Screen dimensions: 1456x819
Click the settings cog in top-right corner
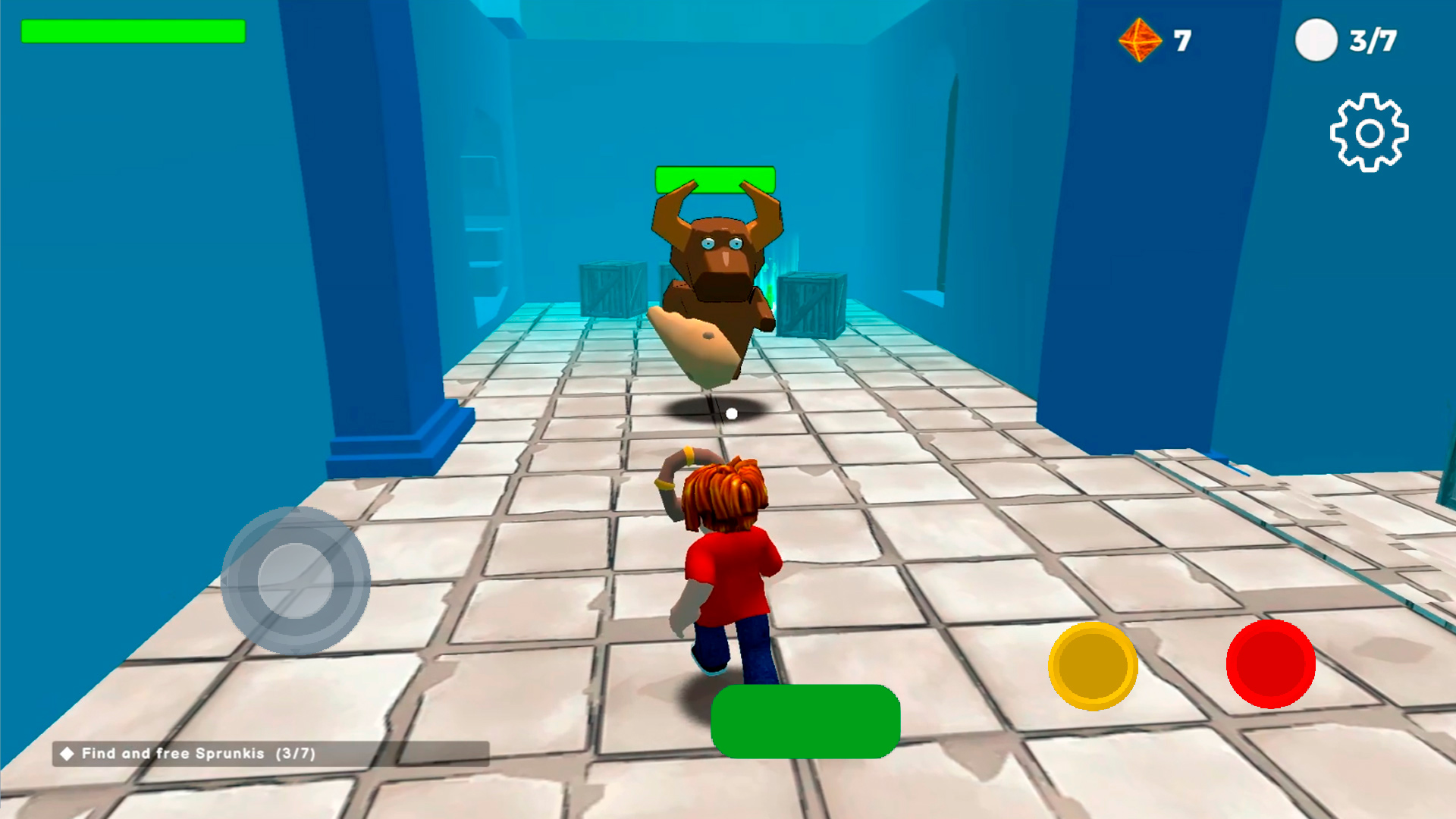coord(1370,132)
